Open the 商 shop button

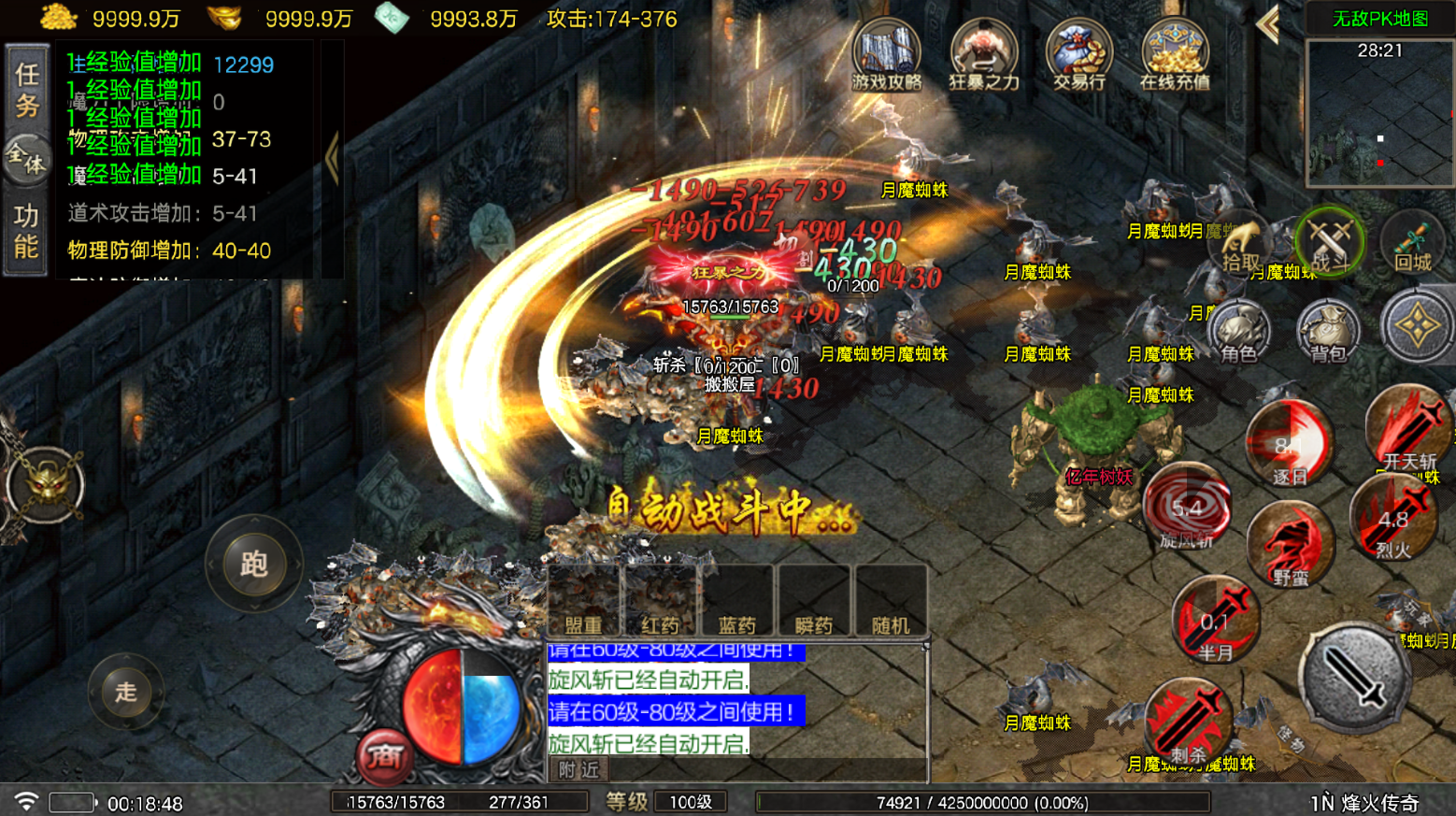point(386,754)
